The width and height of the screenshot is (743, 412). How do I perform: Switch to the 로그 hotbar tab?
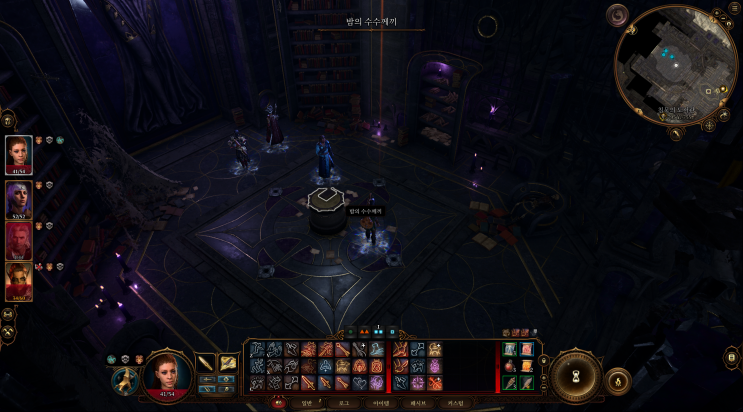(344, 403)
